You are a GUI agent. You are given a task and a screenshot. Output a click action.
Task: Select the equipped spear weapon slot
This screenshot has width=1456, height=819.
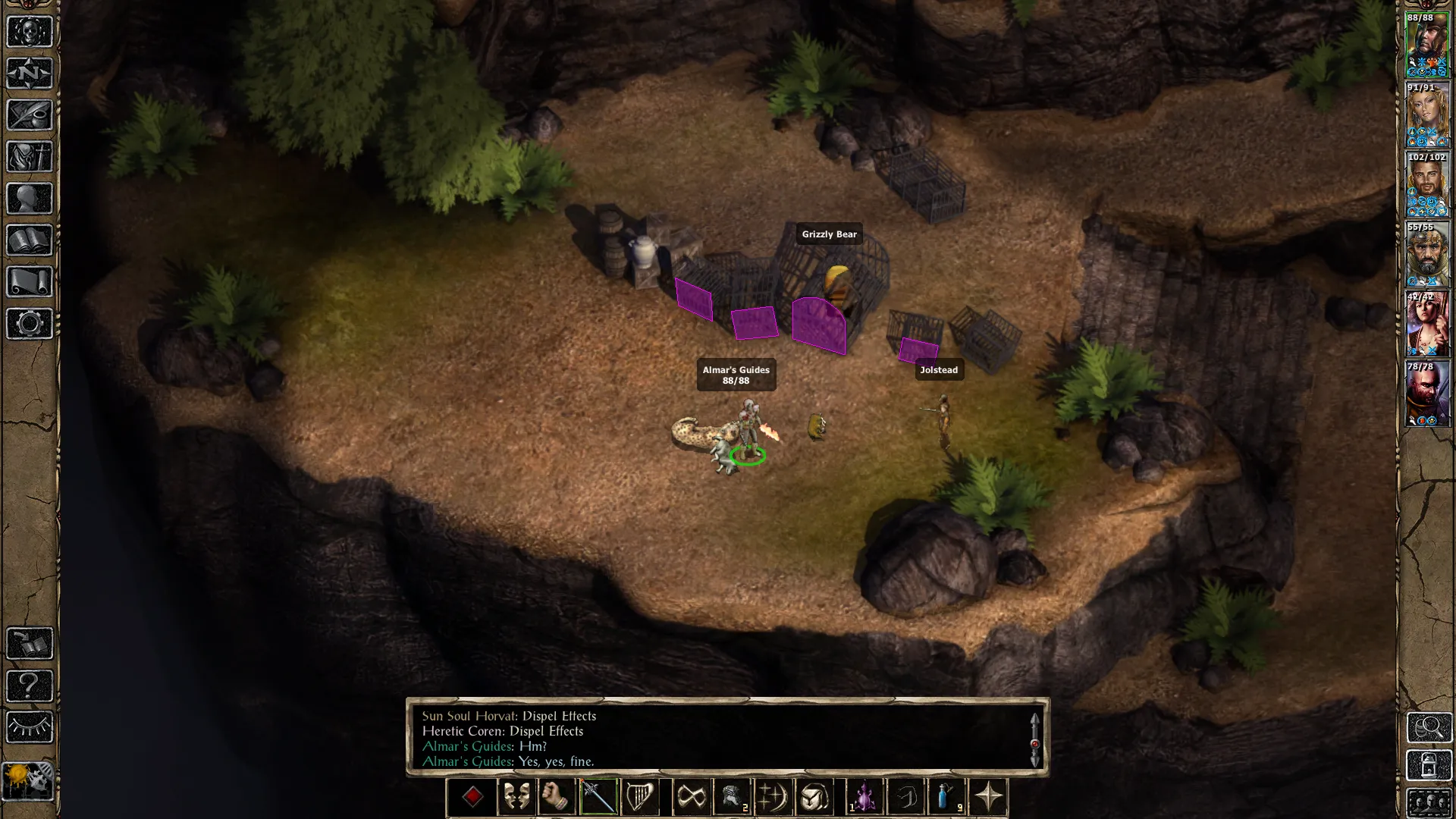pyautogui.click(x=598, y=797)
